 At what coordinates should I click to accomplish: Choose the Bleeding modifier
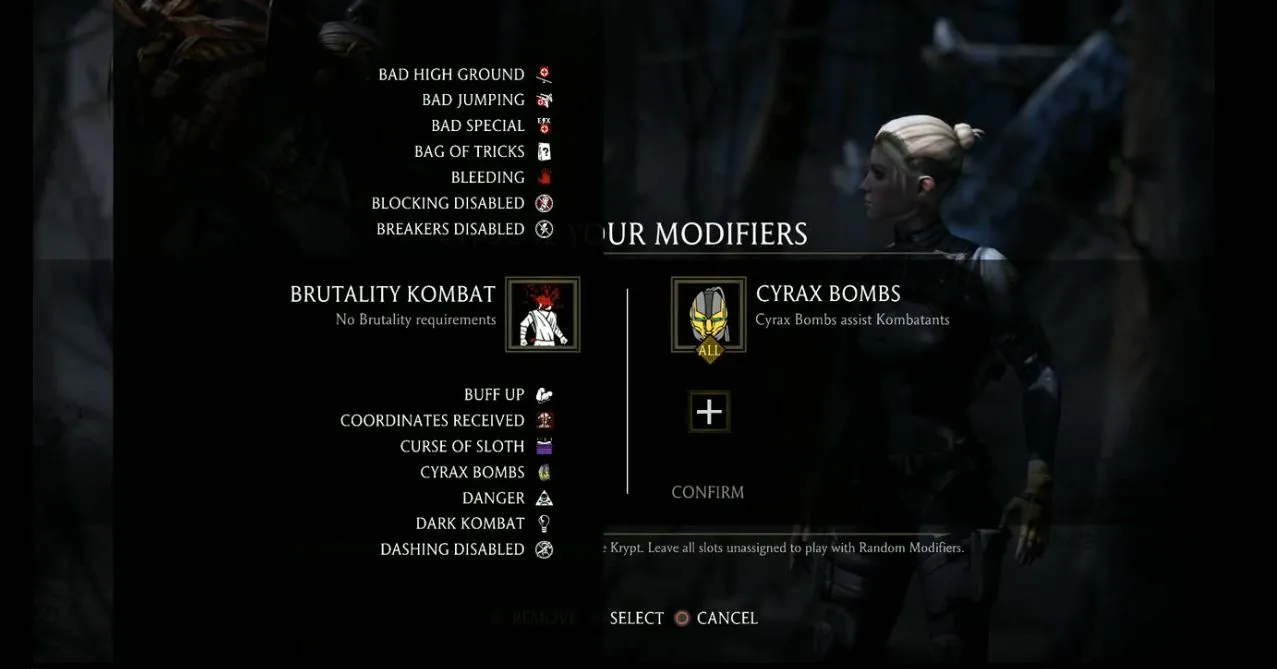[488, 178]
